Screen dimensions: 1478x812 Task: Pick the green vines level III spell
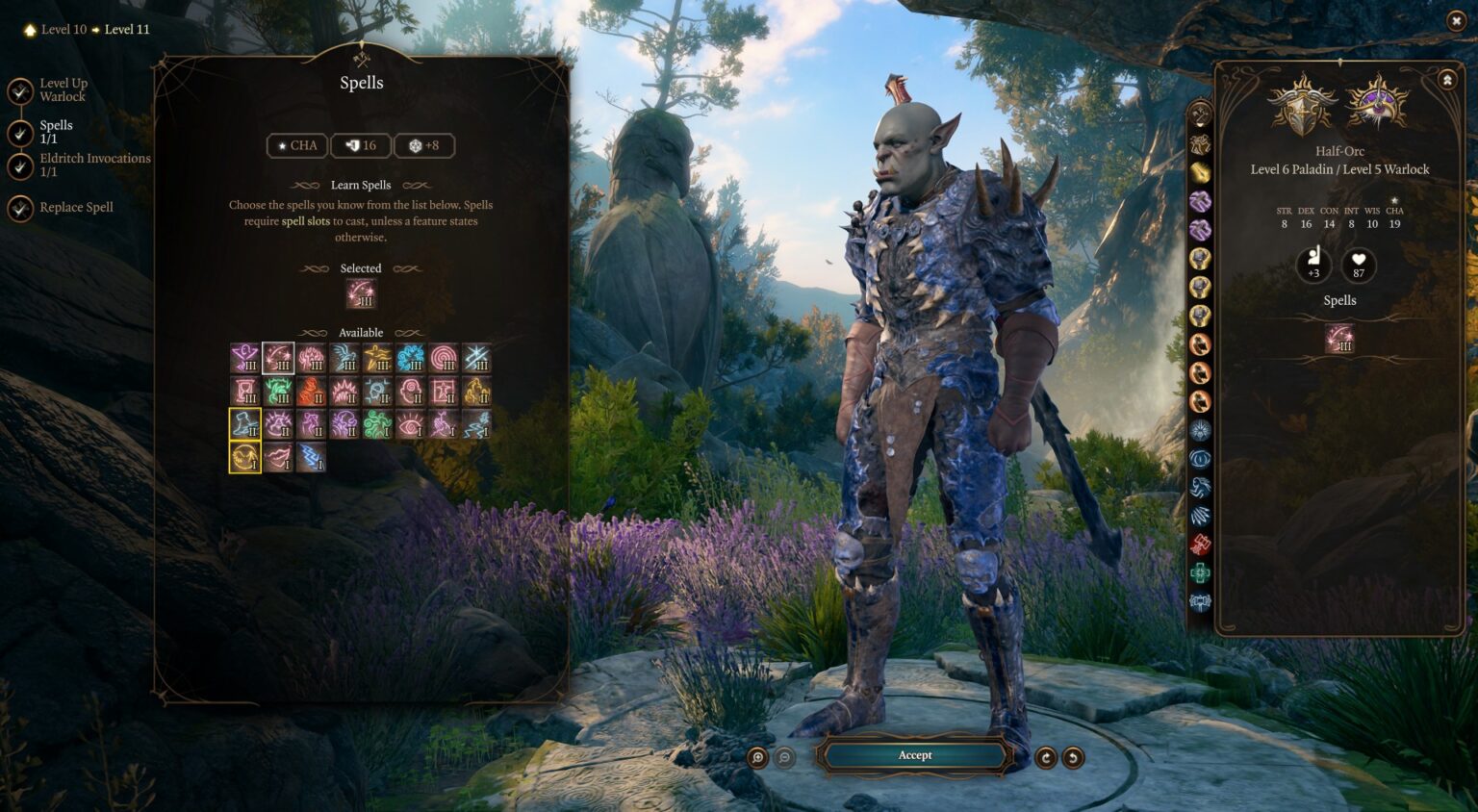pos(279,392)
